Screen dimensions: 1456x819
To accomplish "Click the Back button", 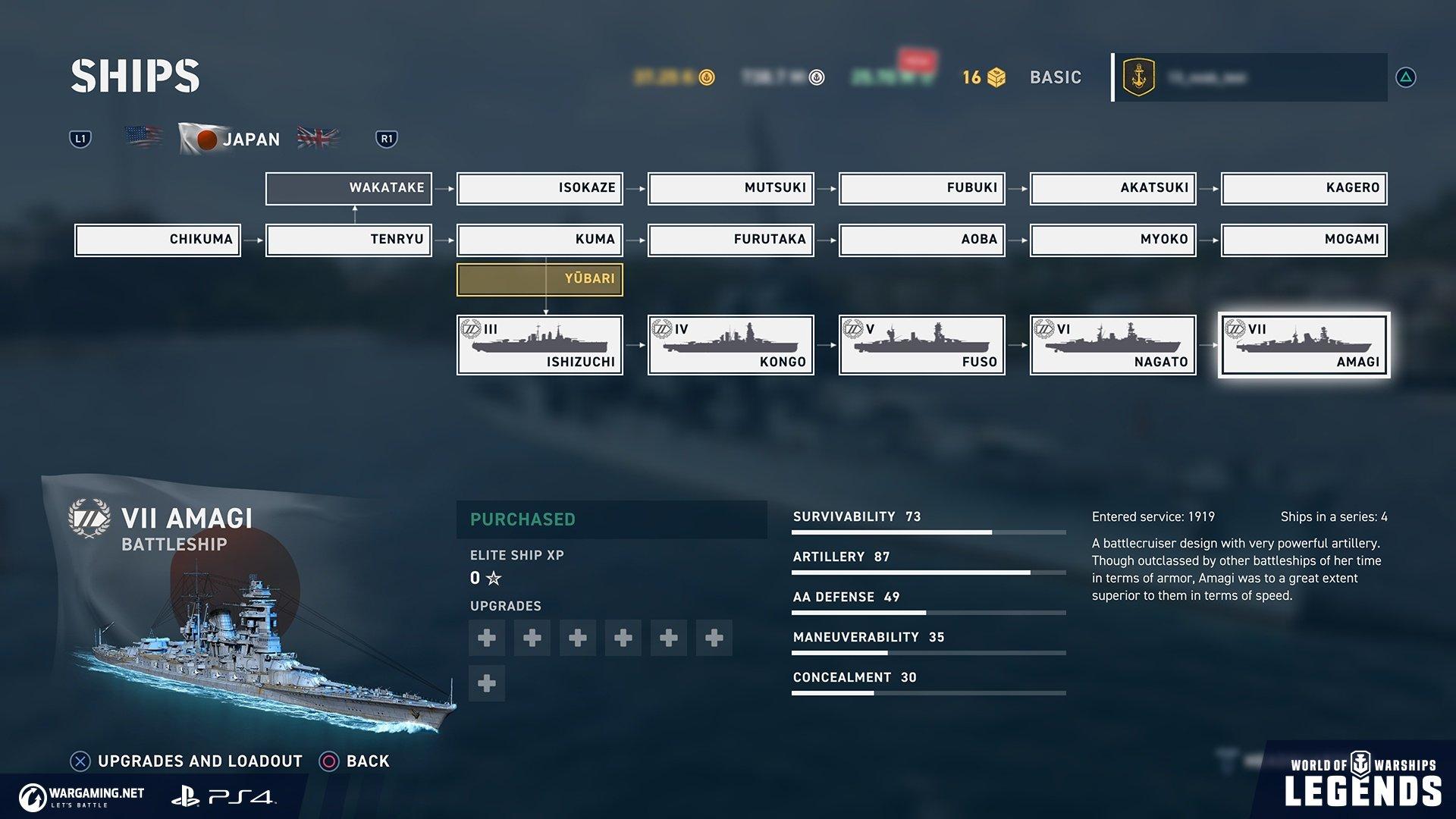I will (356, 761).
